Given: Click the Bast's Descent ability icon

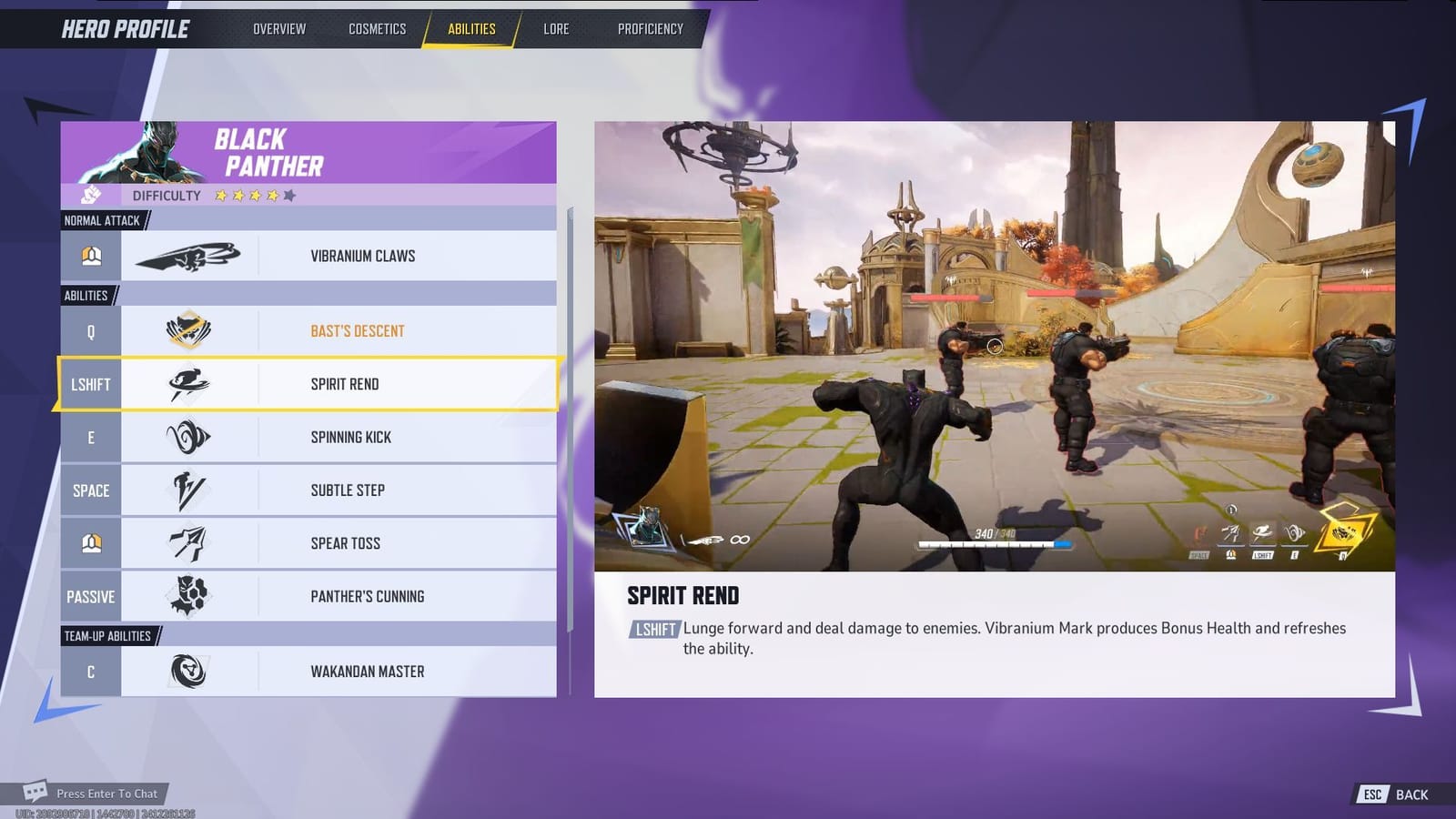Looking at the screenshot, I should pyautogui.click(x=188, y=330).
